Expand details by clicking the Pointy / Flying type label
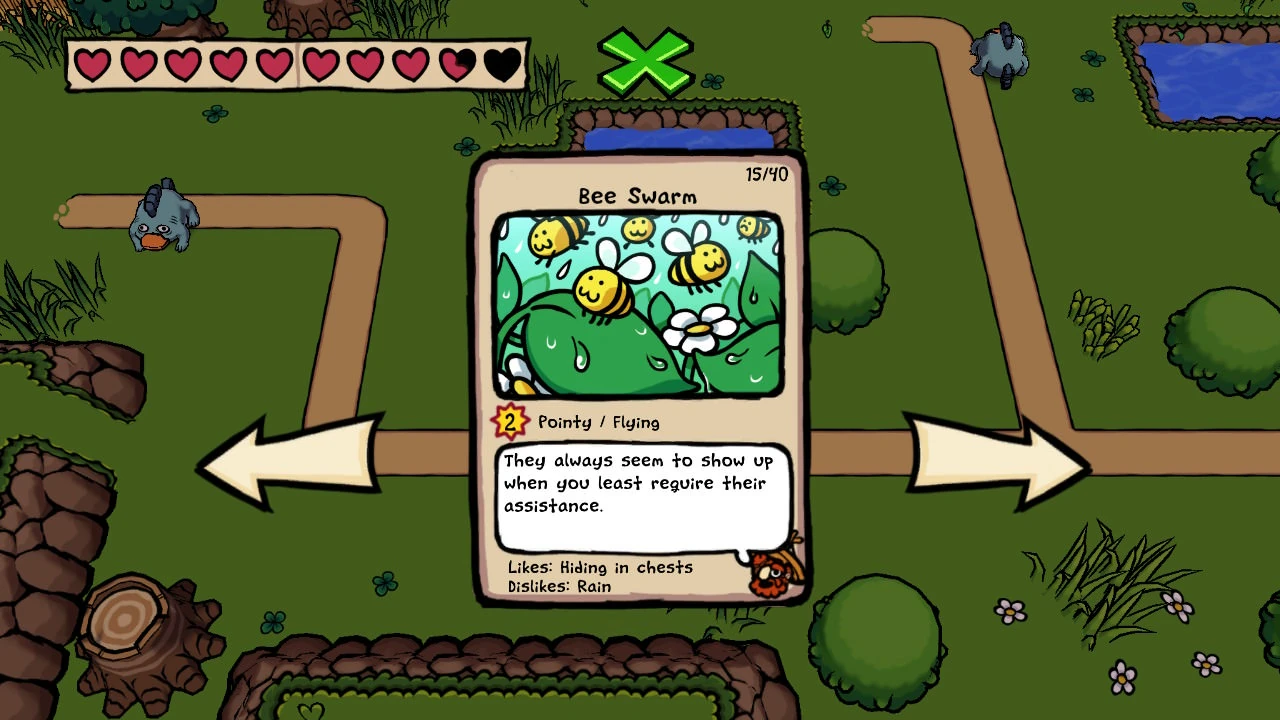 [x=597, y=422]
